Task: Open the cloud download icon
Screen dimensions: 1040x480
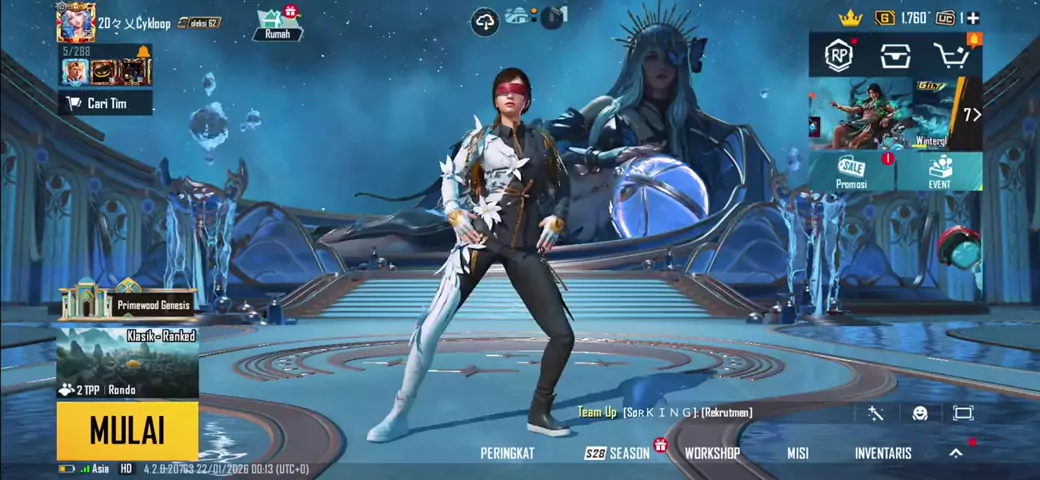Action: [x=485, y=21]
